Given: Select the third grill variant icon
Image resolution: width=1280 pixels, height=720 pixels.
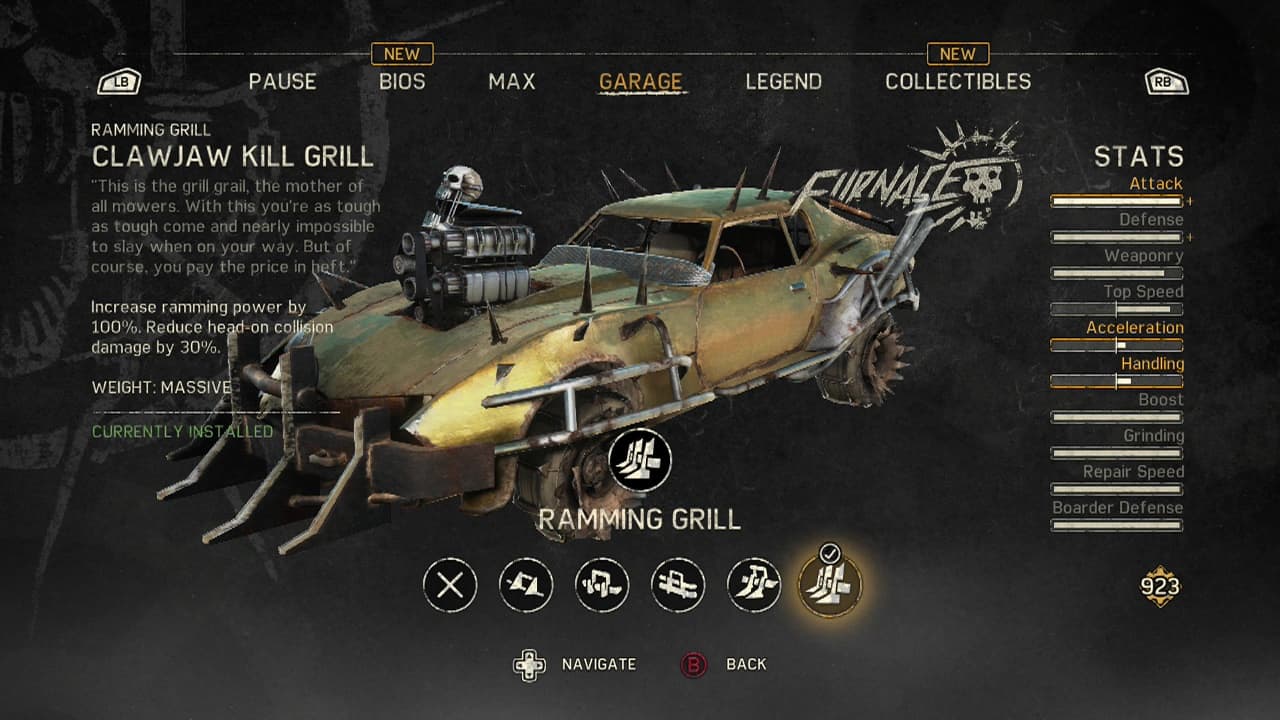Looking at the screenshot, I should pyautogui.click(x=604, y=582).
